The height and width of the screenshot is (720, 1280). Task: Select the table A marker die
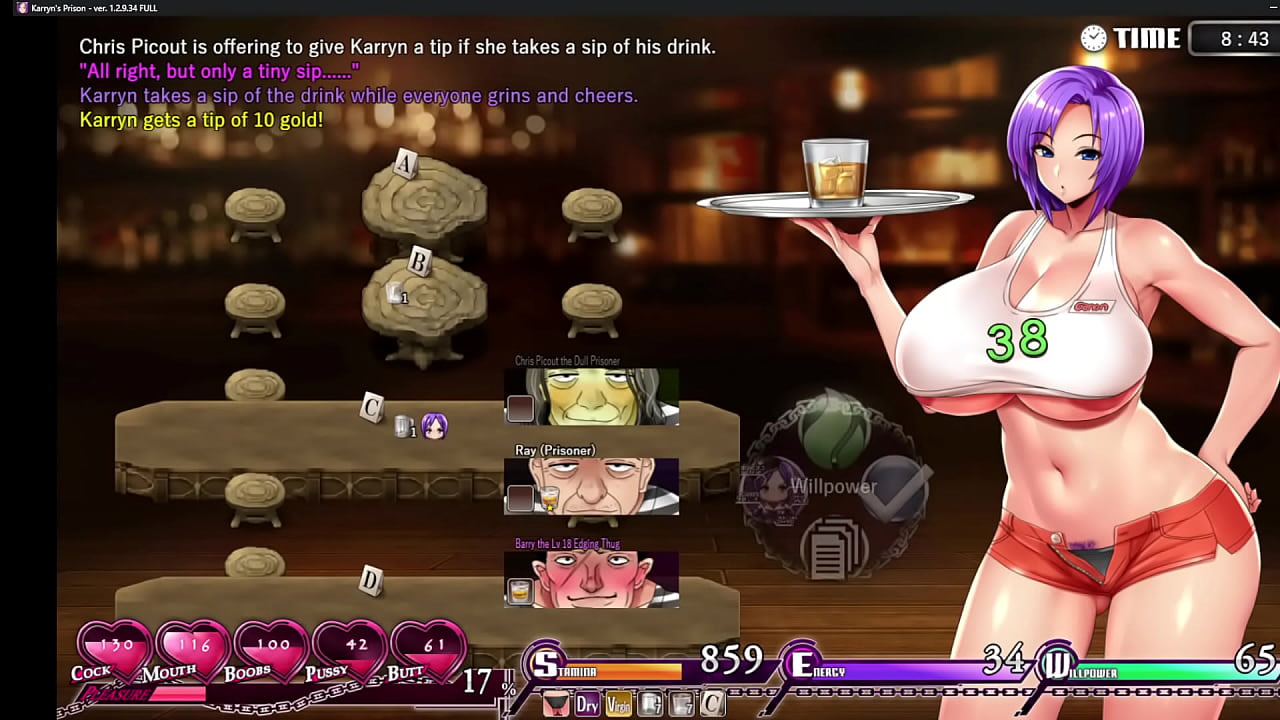click(404, 162)
